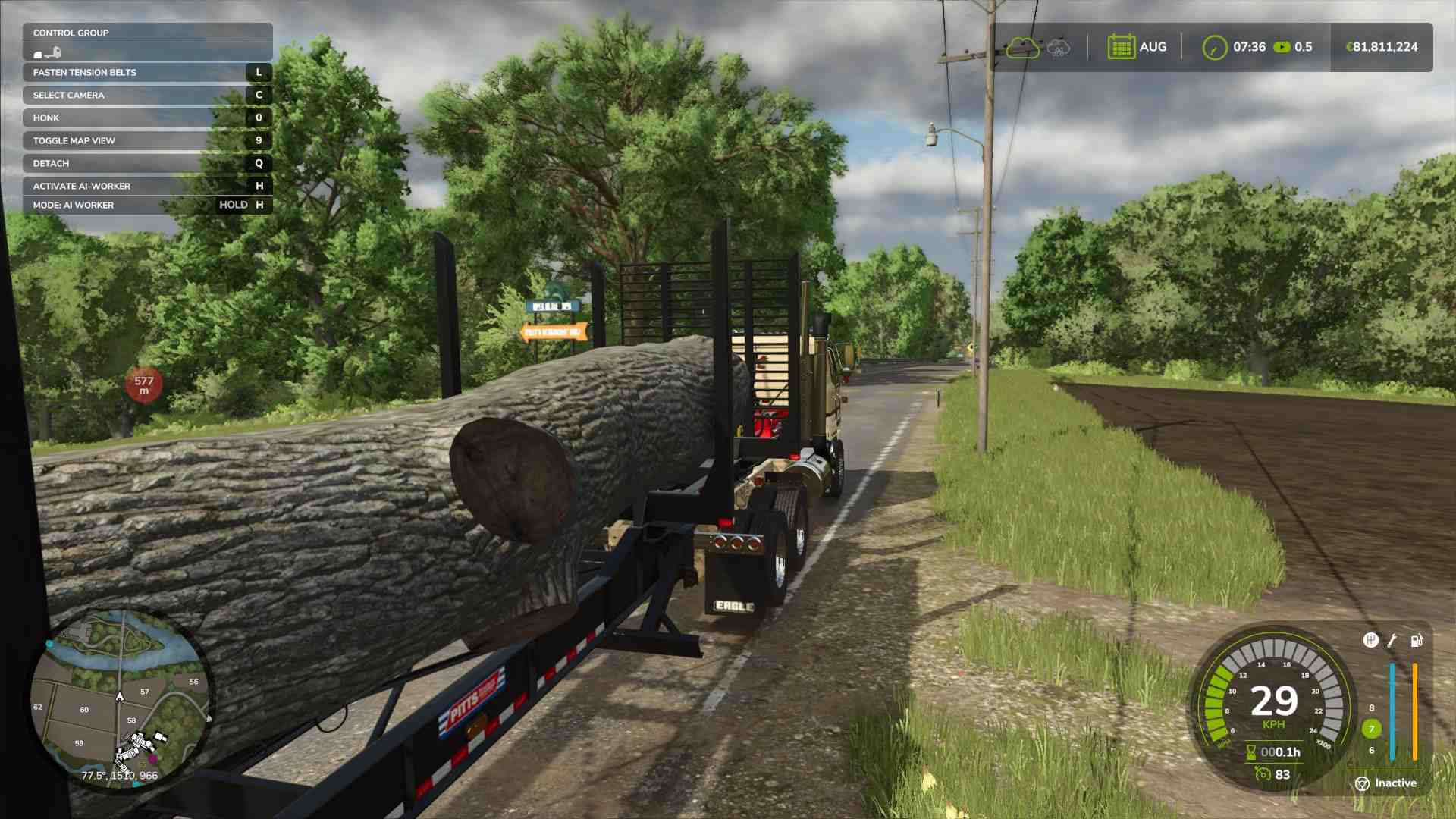Viewport: 1456px width, 819px height.
Task: Open the current weather cloud icon
Action: tap(1022, 48)
